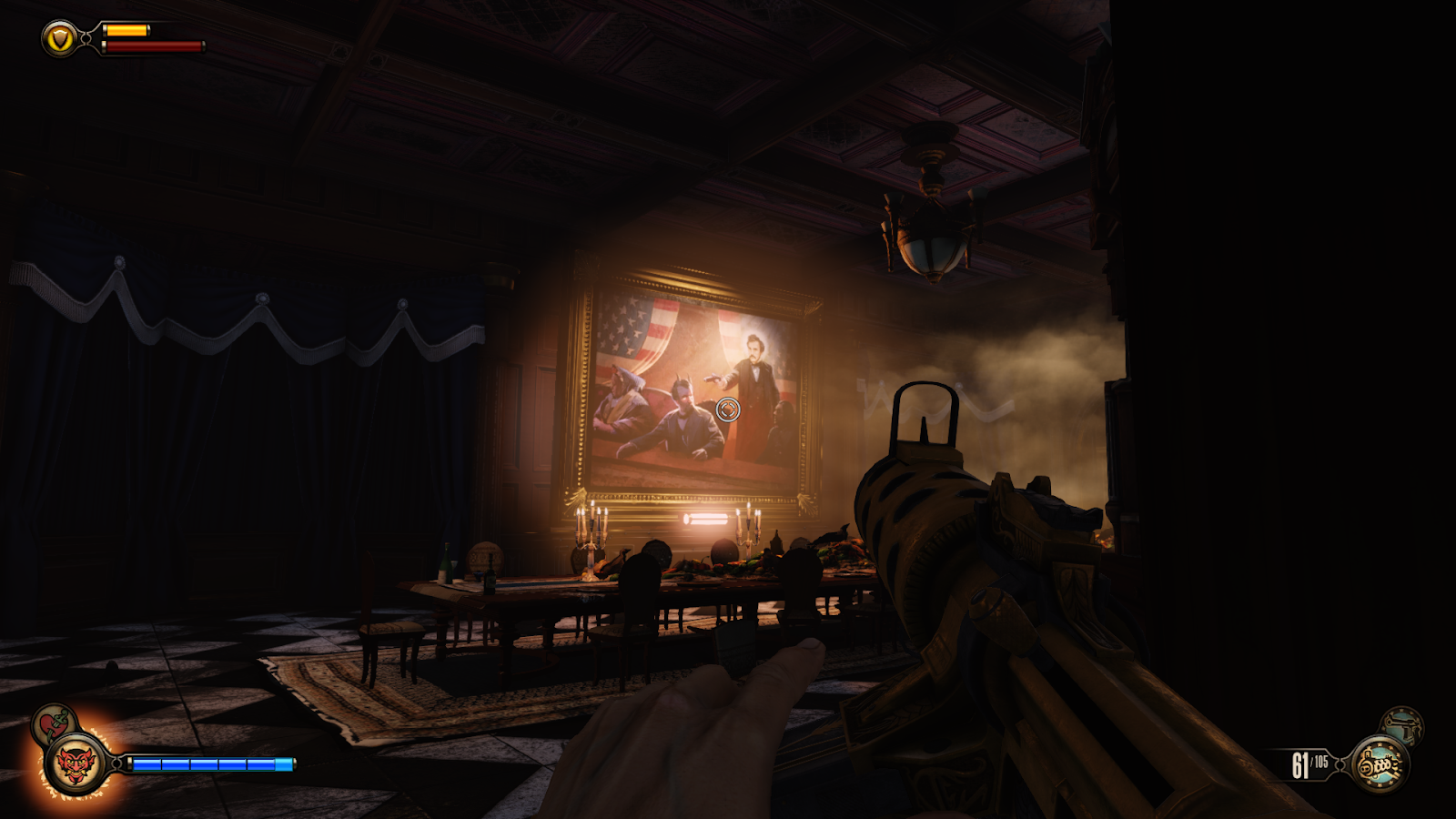The width and height of the screenshot is (1456, 819).
Task: Click the devil face inside the glowing ring
Action: pos(75,764)
